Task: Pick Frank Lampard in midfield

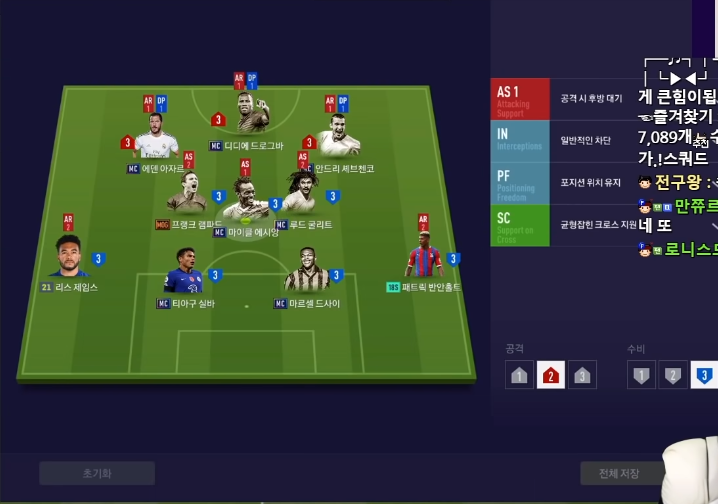Action: click(188, 194)
